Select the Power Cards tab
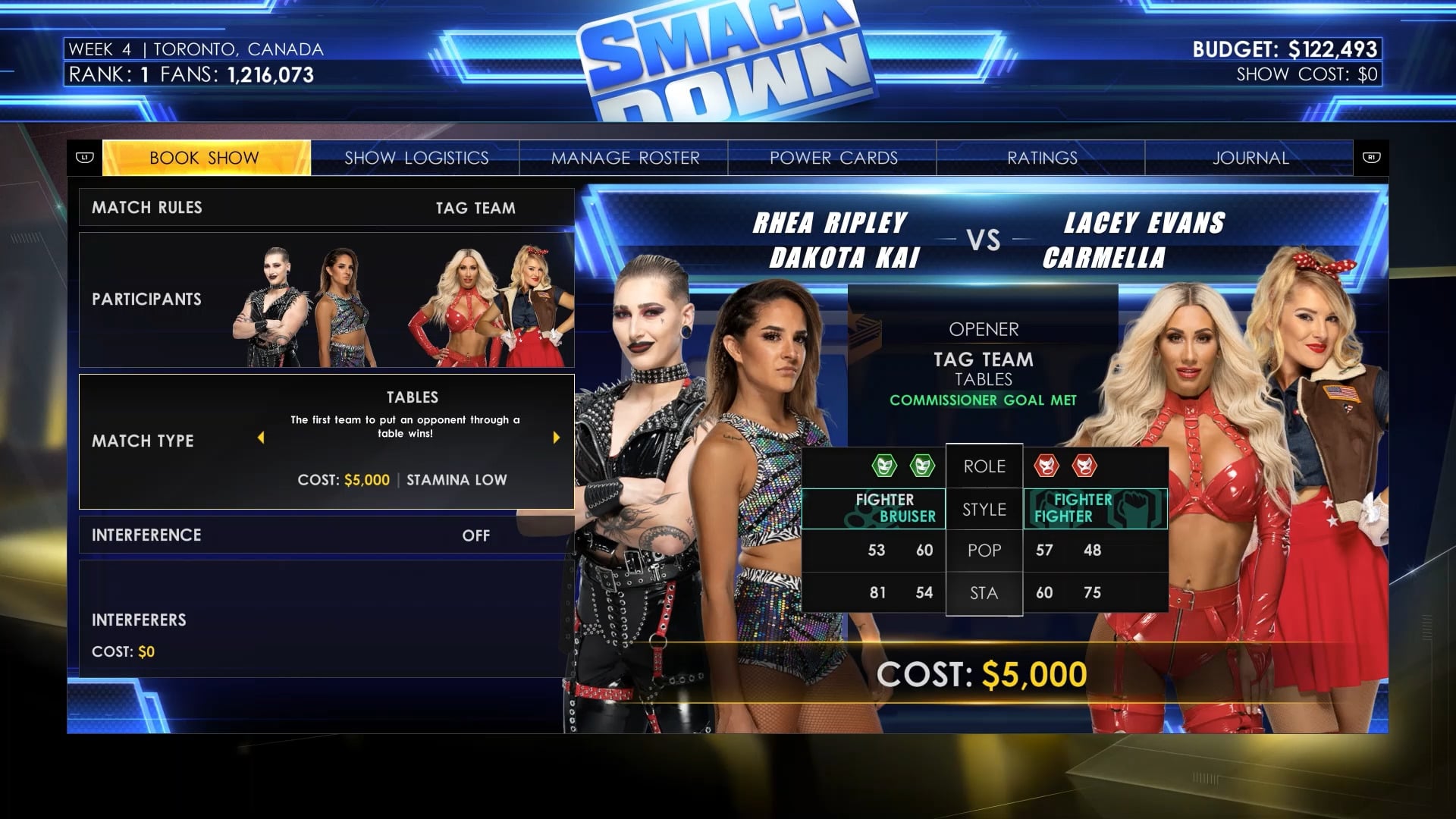Image resolution: width=1456 pixels, height=819 pixels. pyautogui.click(x=833, y=158)
